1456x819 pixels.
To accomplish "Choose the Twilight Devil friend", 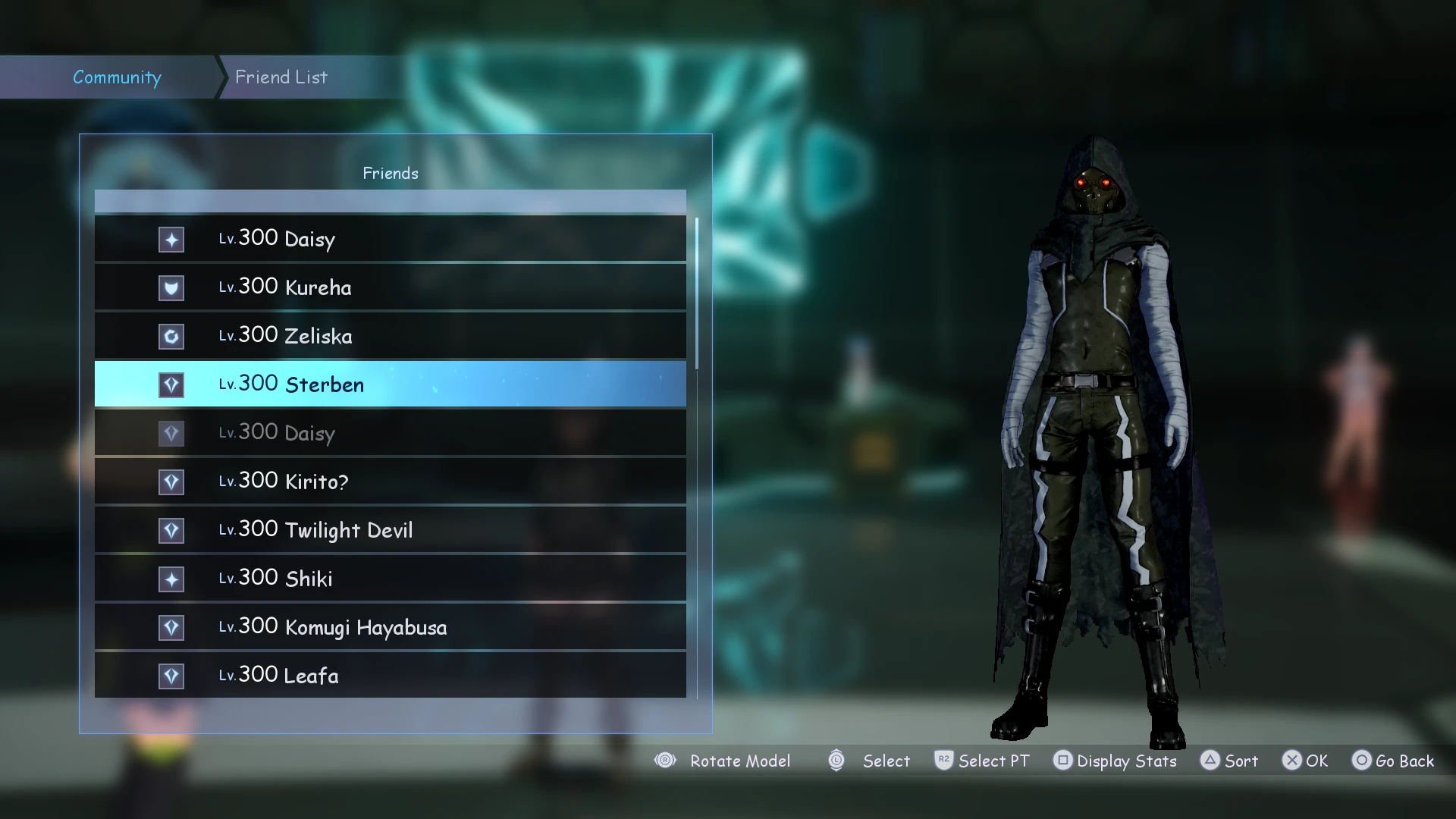I will click(x=390, y=530).
